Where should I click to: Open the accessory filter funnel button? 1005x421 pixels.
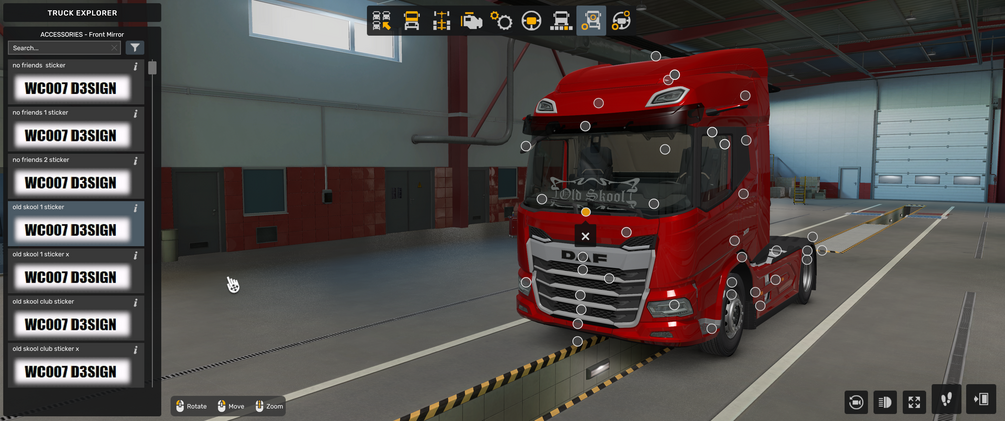[136, 47]
